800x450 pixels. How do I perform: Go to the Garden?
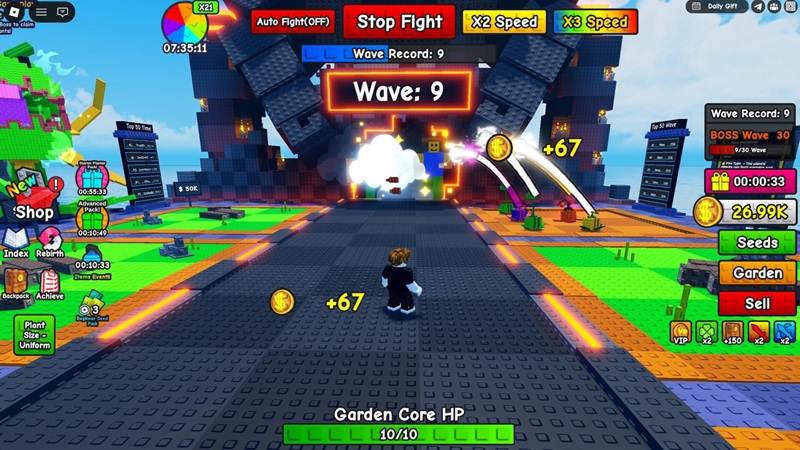point(757,273)
